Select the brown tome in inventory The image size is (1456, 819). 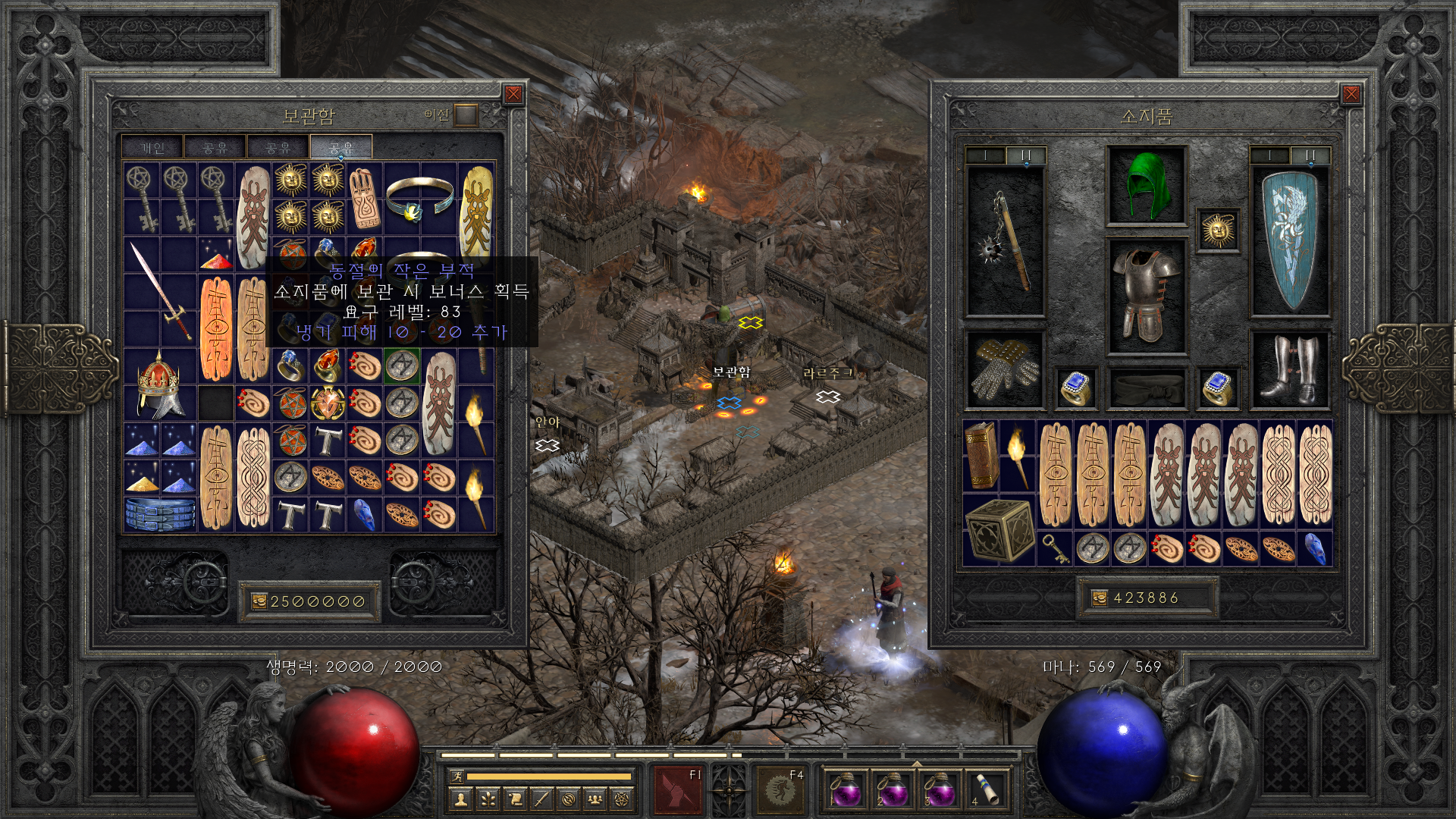[x=981, y=457]
